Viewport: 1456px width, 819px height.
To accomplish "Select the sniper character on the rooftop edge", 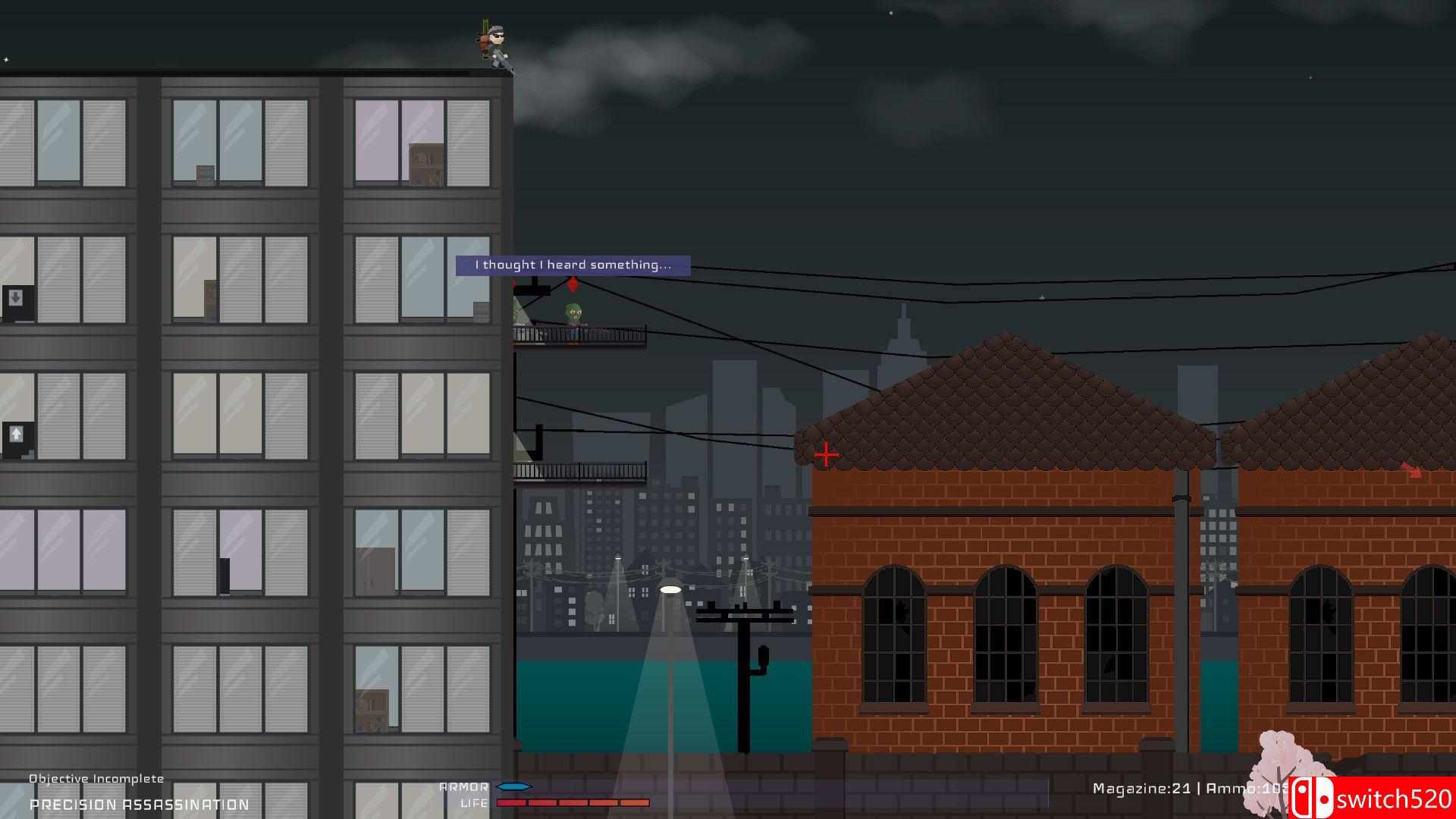I will (x=493, y=42).
